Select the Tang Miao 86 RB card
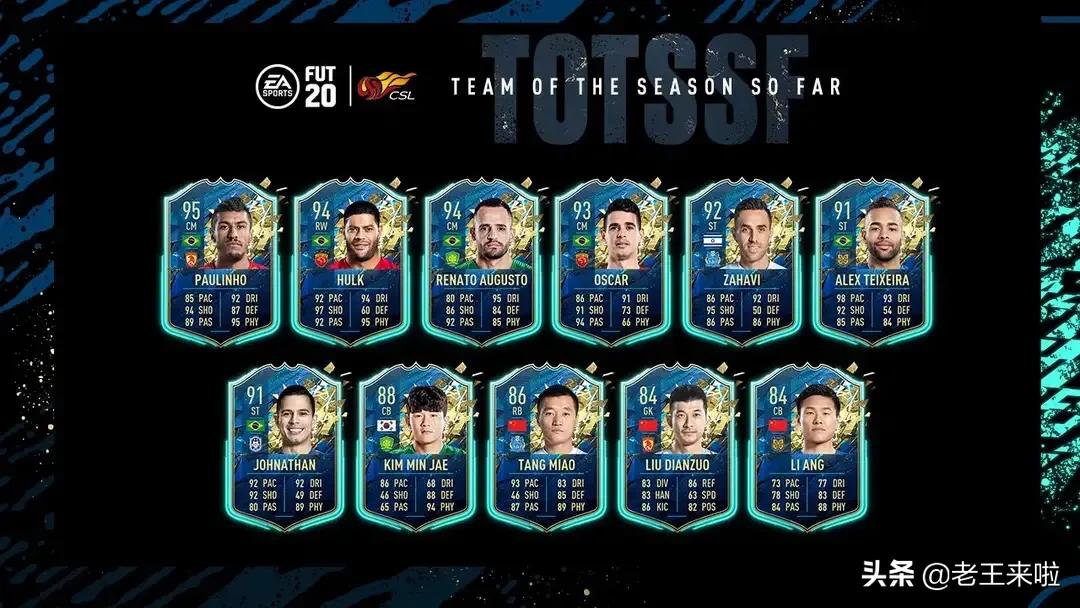1080x608 pixels. pyautogui.click(x=546, y=446)
